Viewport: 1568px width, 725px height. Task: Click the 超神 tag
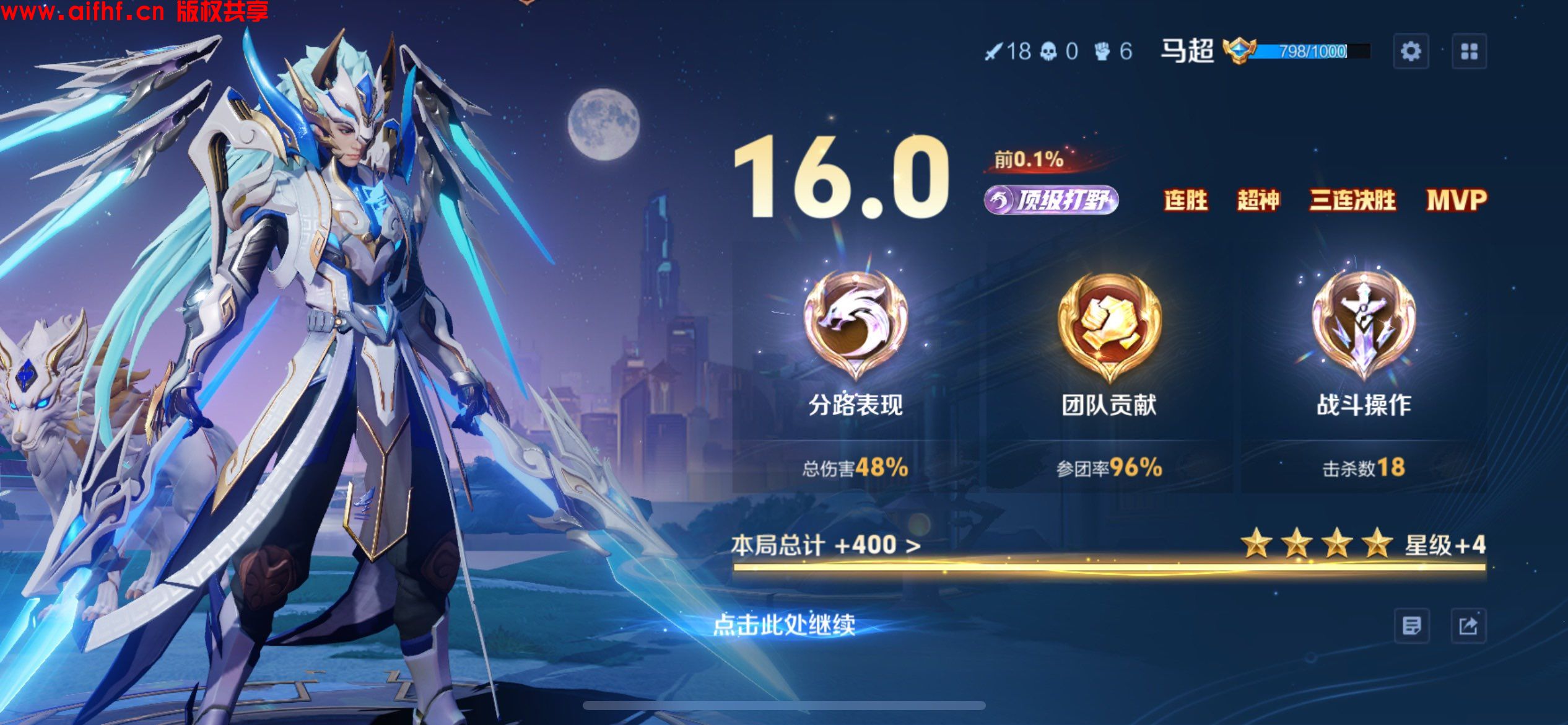(1258, 200)
